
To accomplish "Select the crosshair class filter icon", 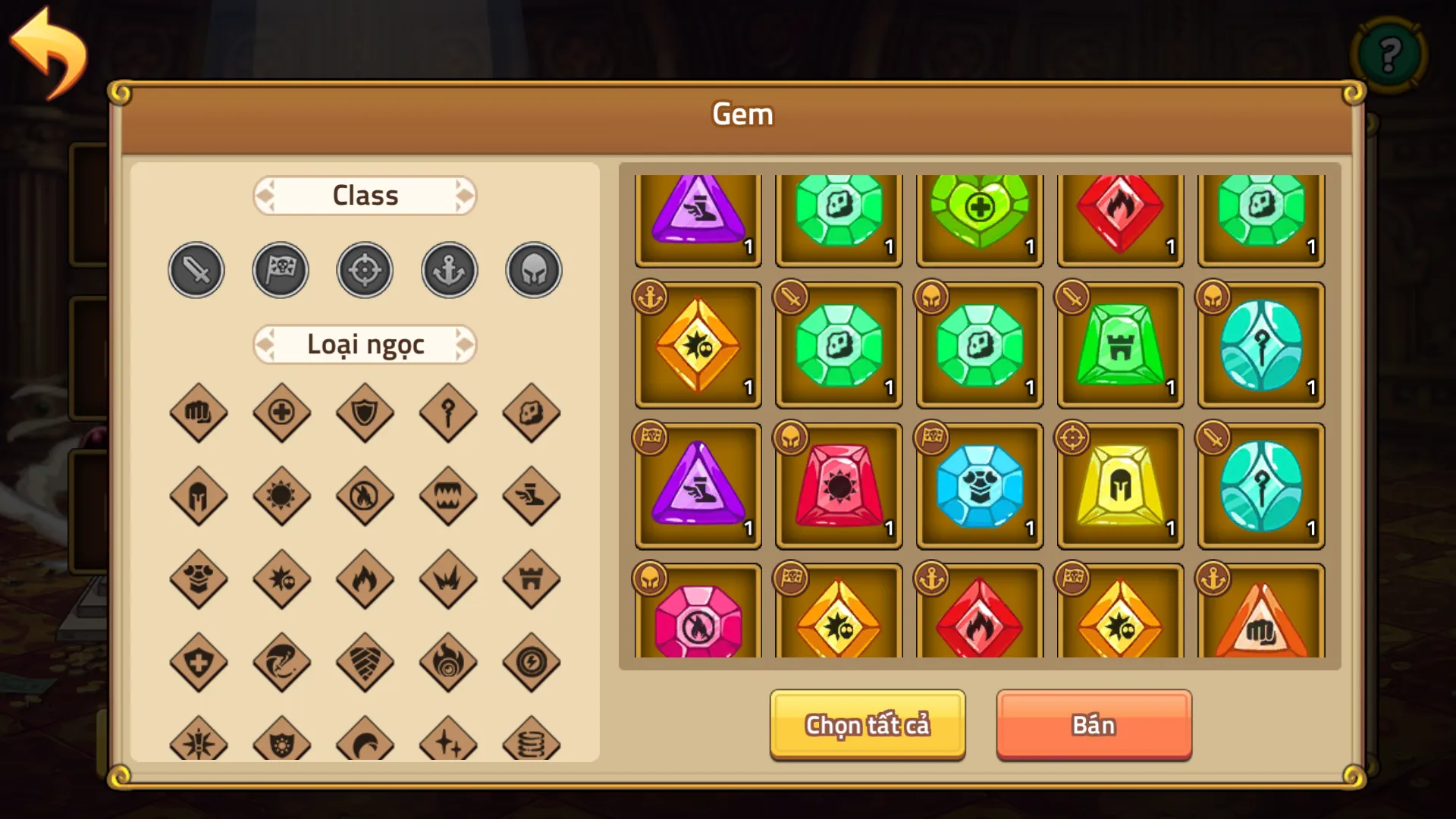I will pos(364,269).
